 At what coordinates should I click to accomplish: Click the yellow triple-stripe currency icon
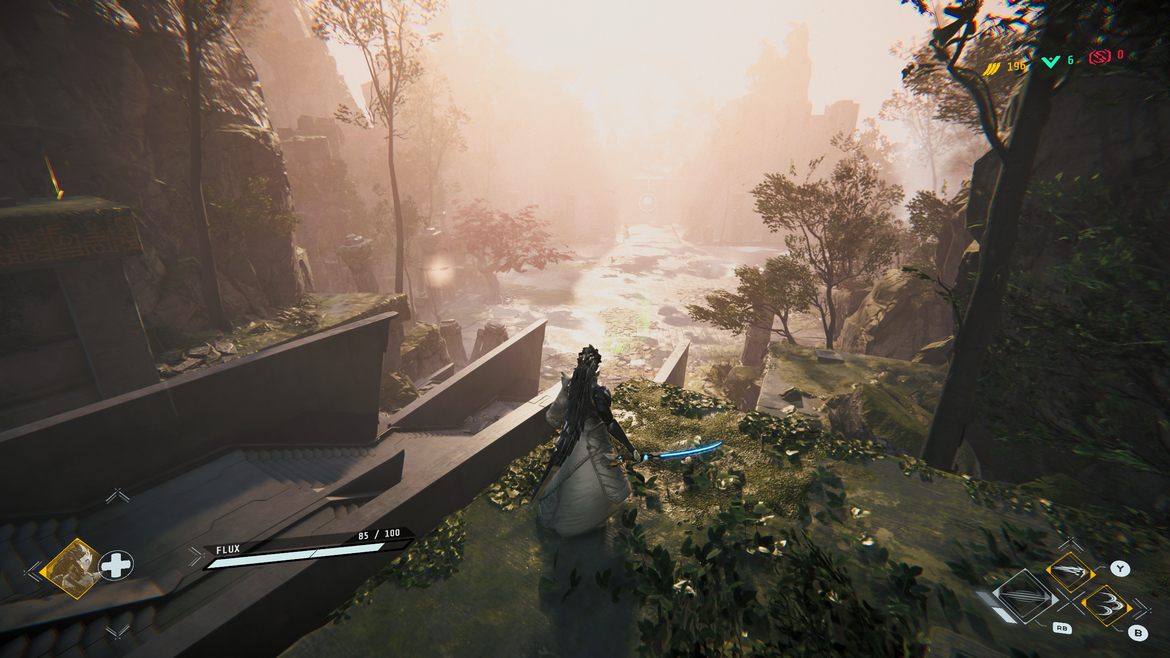(993, 66)
